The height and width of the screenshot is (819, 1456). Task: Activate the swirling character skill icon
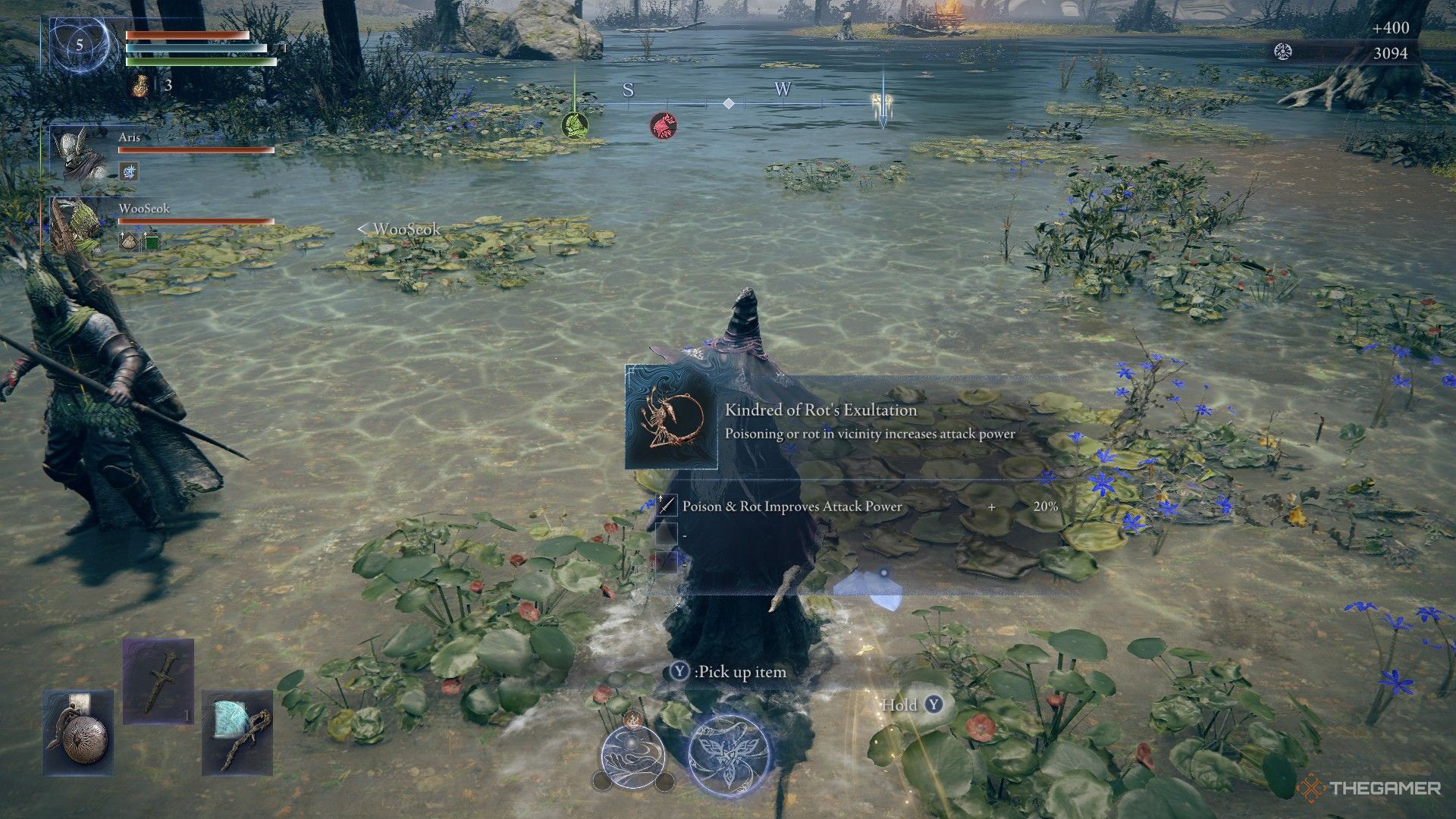pyautogui.click(x=632, y=753)
